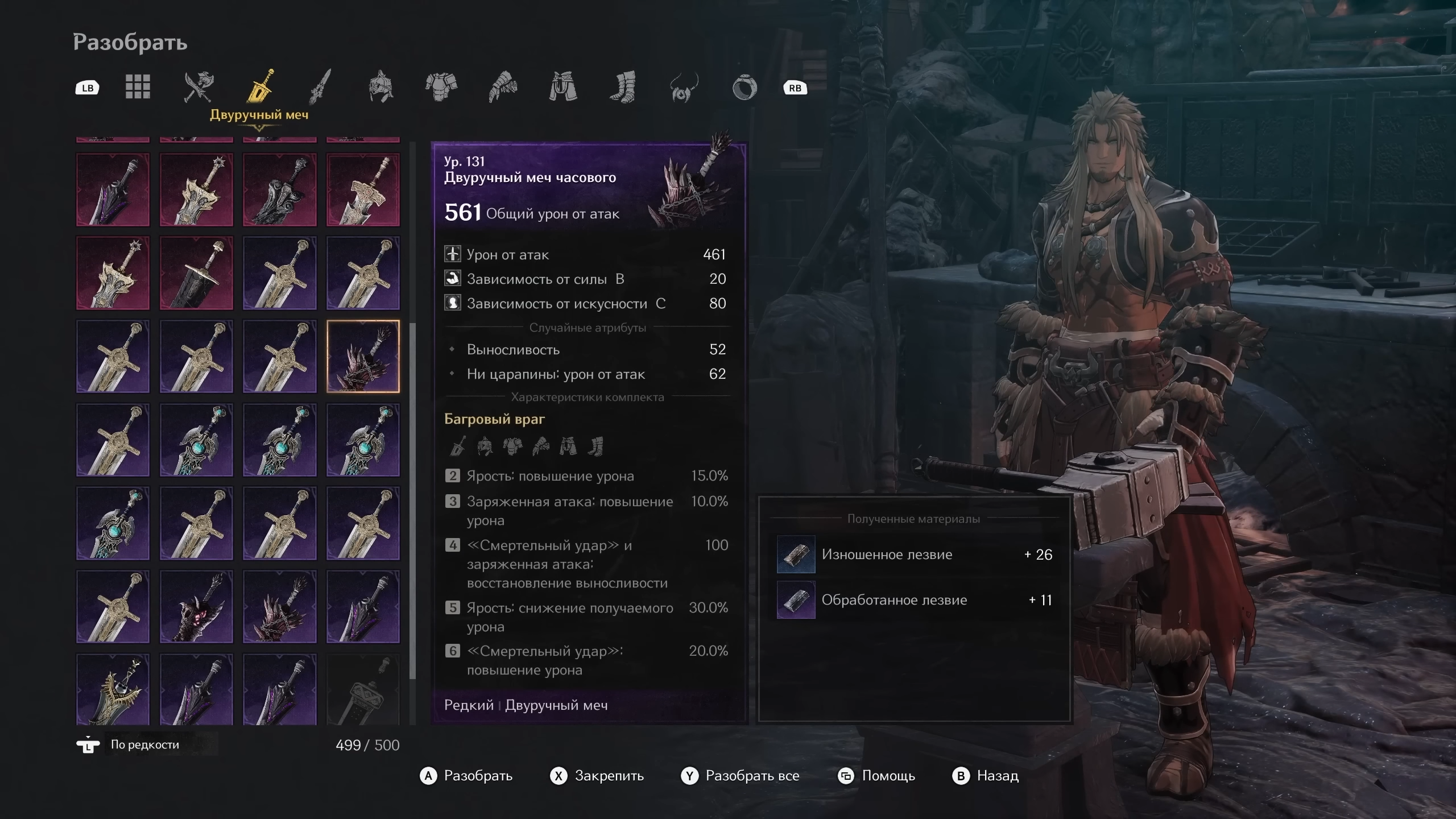Choose the Изношенное лезвие material row
This screenshot has height=819, width=1456.
click(x=914, y=555)
